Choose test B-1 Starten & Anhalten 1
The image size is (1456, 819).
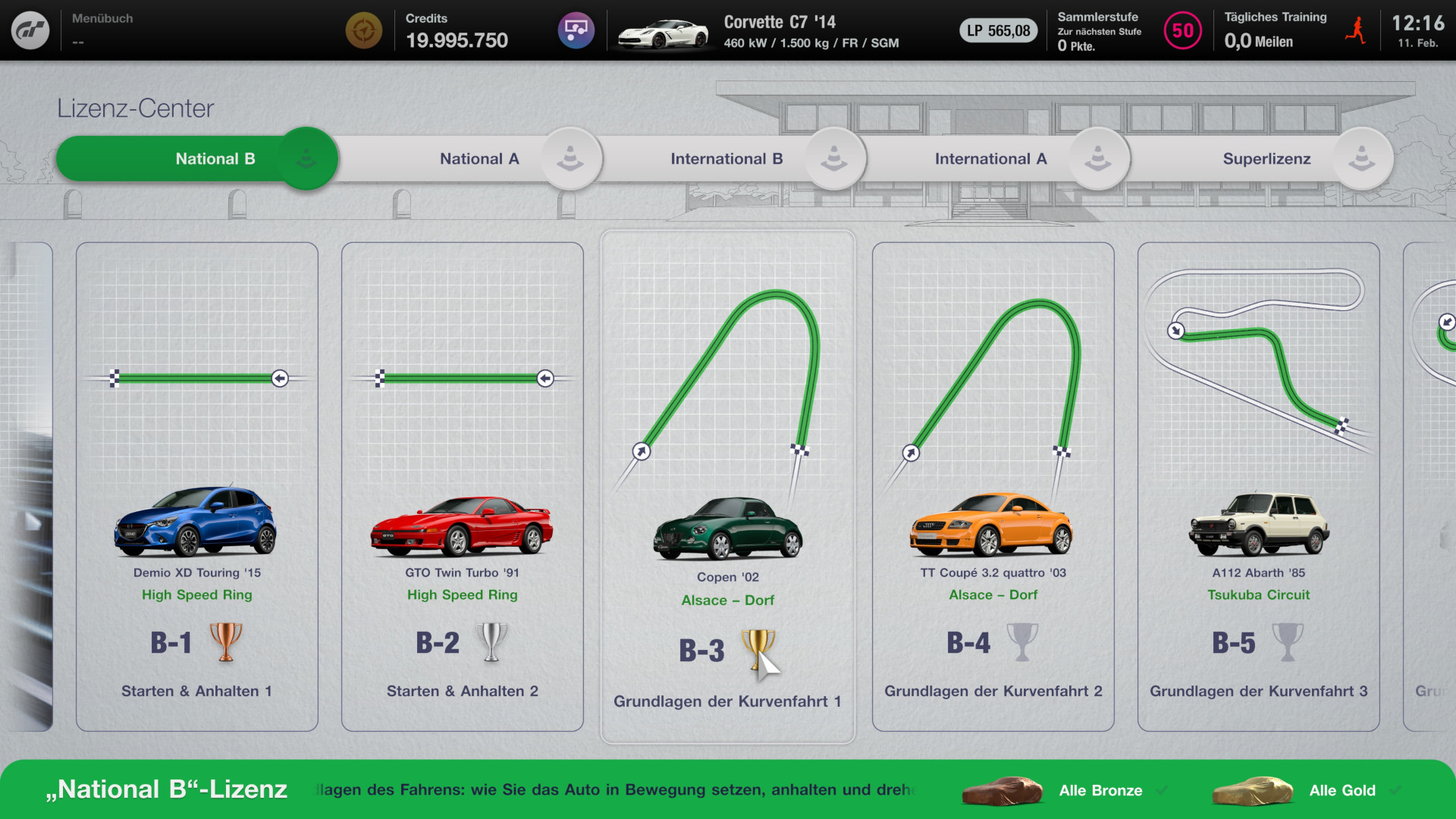(197, 486)
